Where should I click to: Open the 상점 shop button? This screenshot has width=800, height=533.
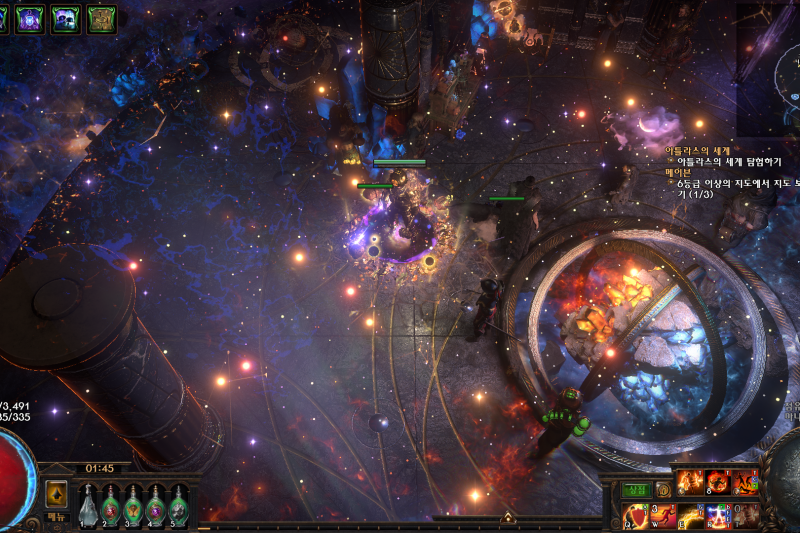pyautogui.click(x=636, y=490)
